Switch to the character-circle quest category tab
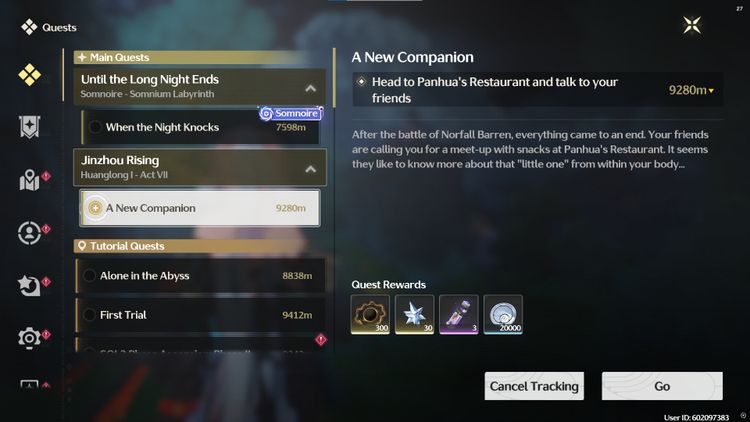This screenshot has height=422, width=750. (x=30, y=233)
